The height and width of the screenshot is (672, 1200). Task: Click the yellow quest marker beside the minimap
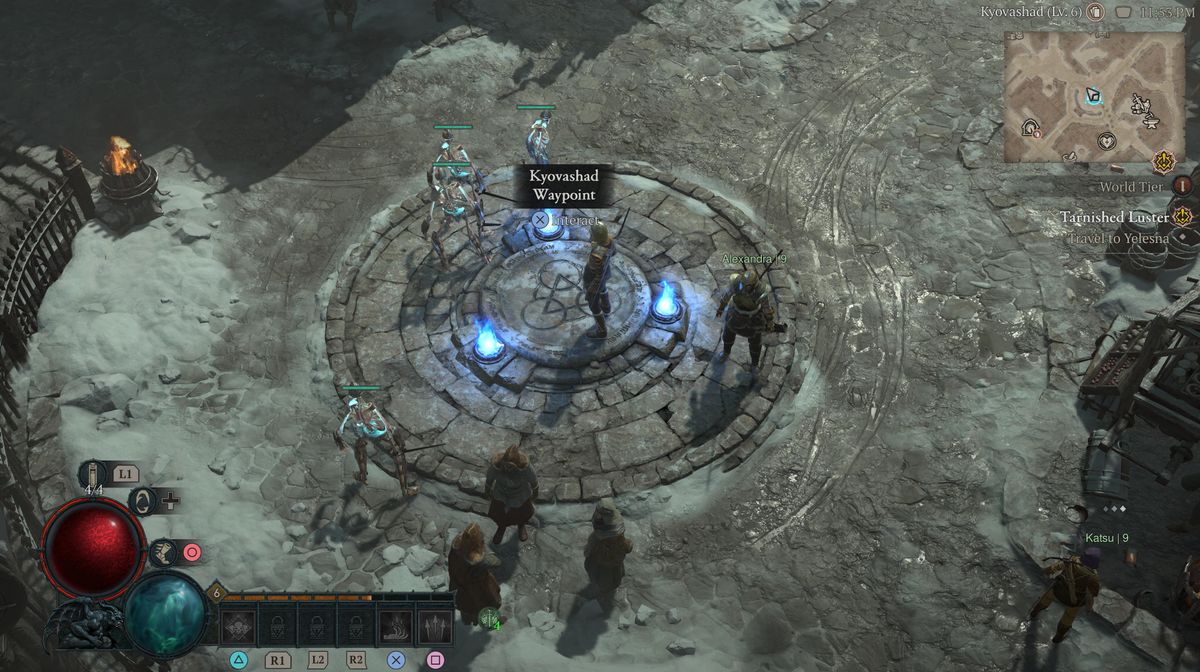[x=1163, y=161]
